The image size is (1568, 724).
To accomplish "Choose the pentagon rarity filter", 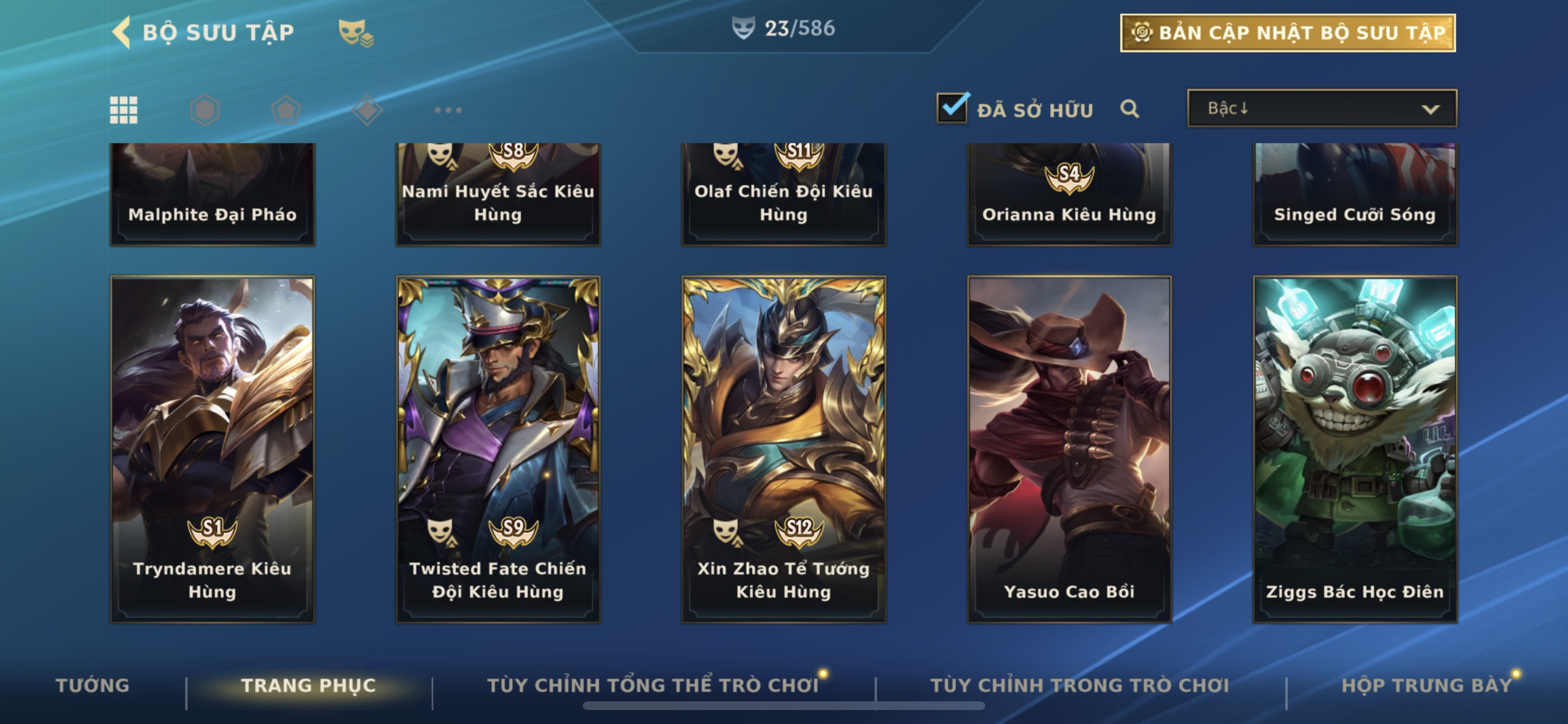I will [x=285, y=110].
